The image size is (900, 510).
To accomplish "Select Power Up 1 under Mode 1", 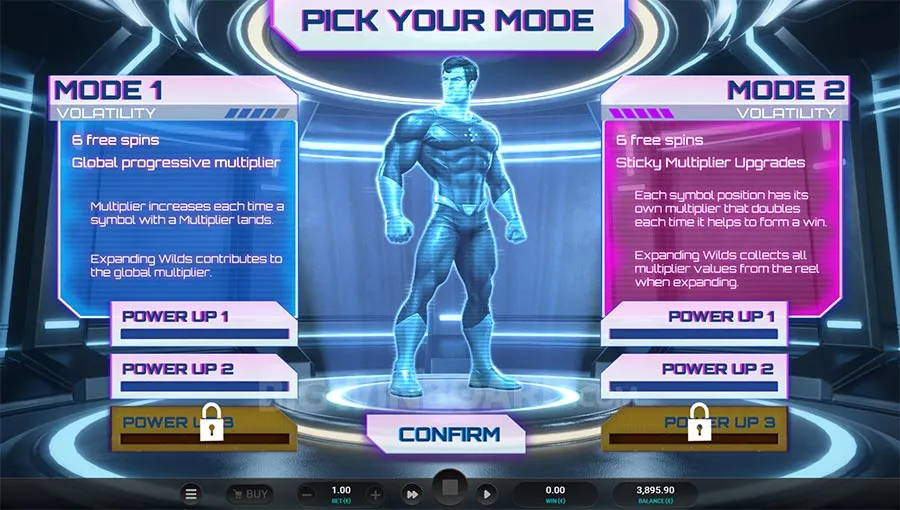I will (203, 324).
